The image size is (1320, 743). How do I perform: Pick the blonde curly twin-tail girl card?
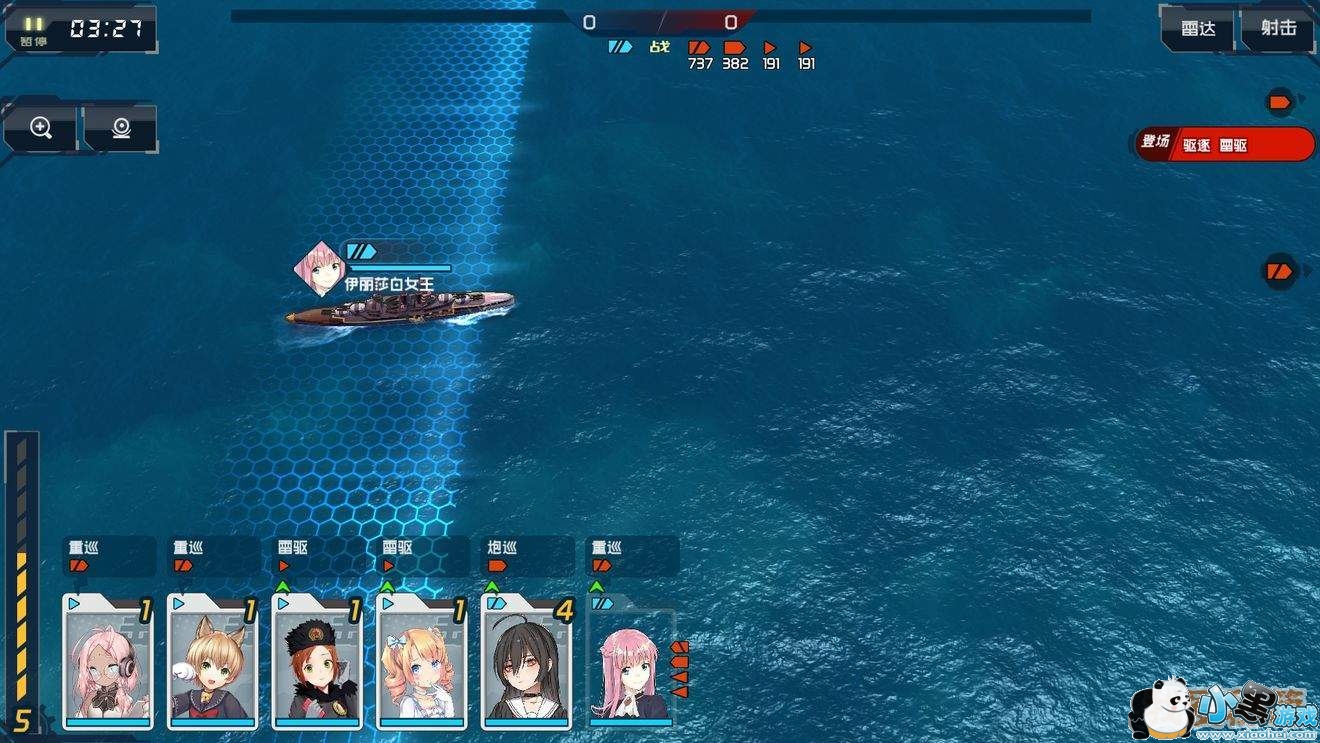tap(421, 662)
